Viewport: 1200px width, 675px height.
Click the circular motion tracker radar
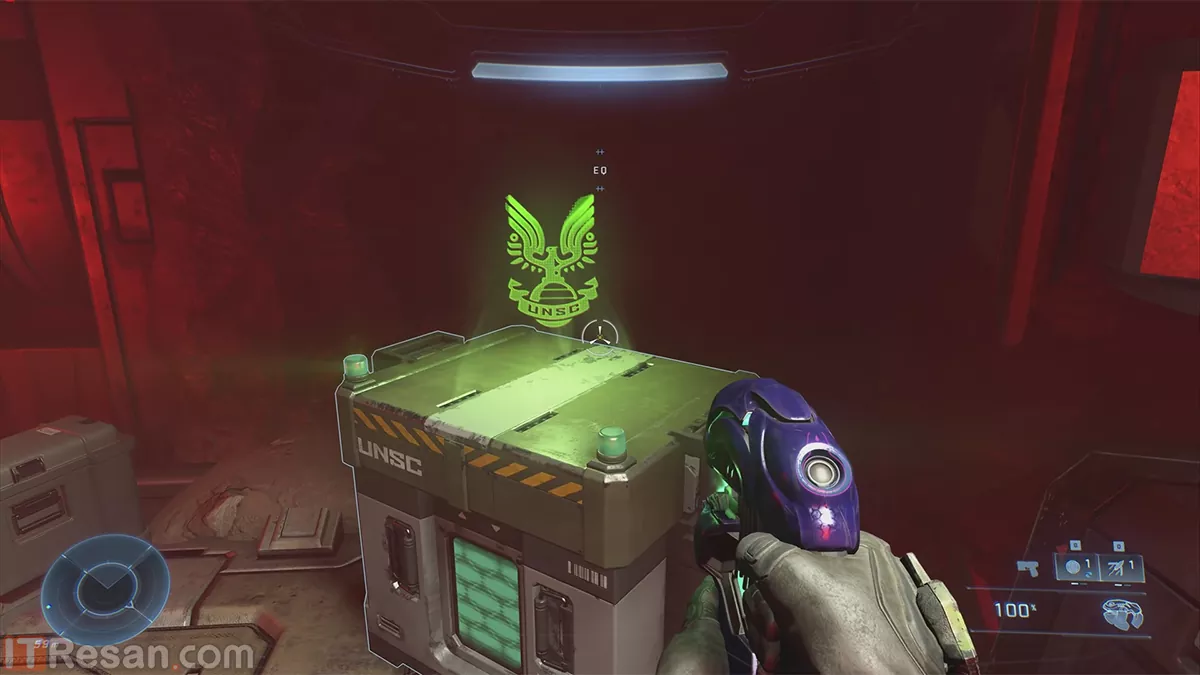98,590
